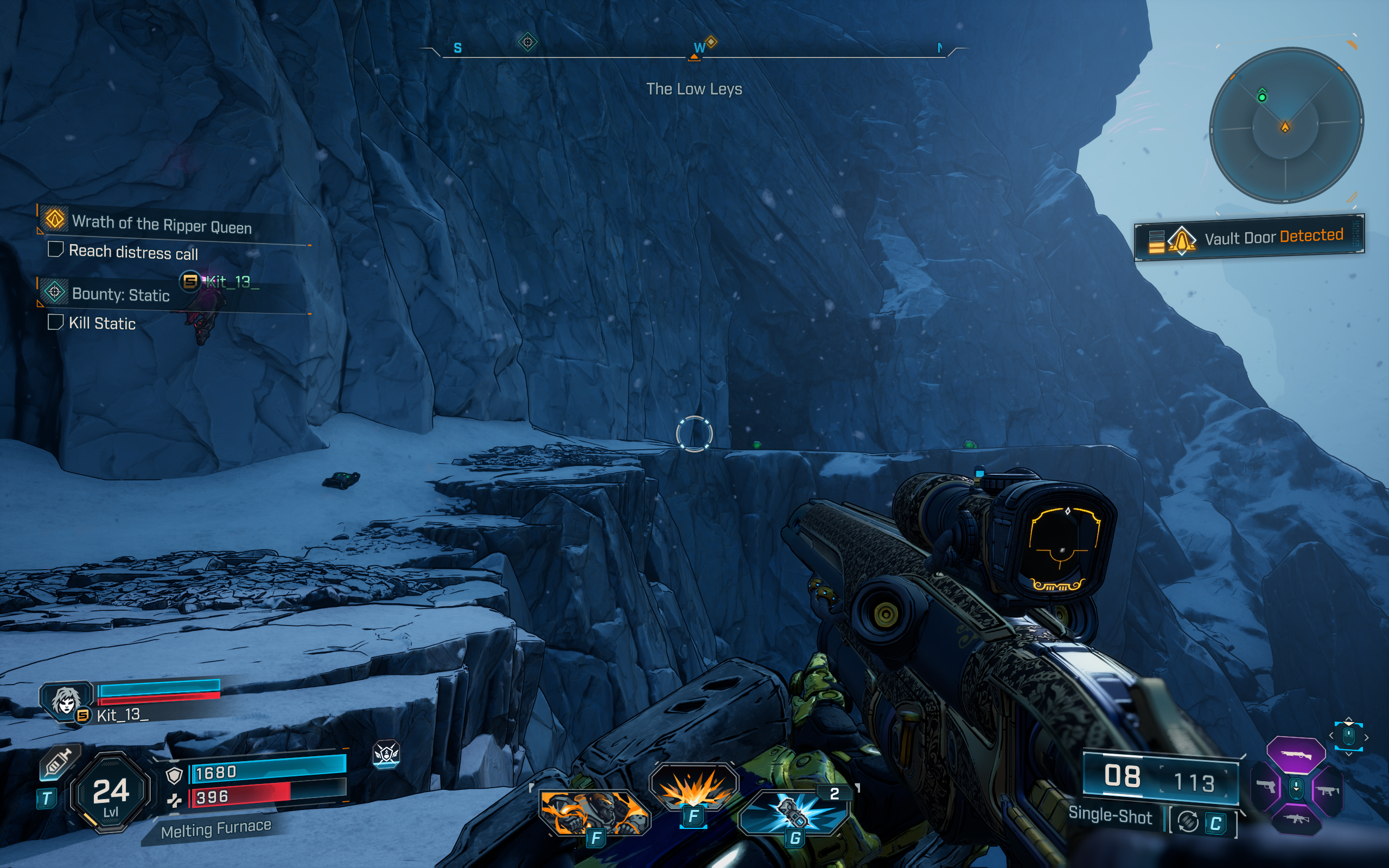Image resolution: width=1389 pixels, height=868 pixels.
Task: Check off the Reach distress call objective
Action: click(56, 251)
